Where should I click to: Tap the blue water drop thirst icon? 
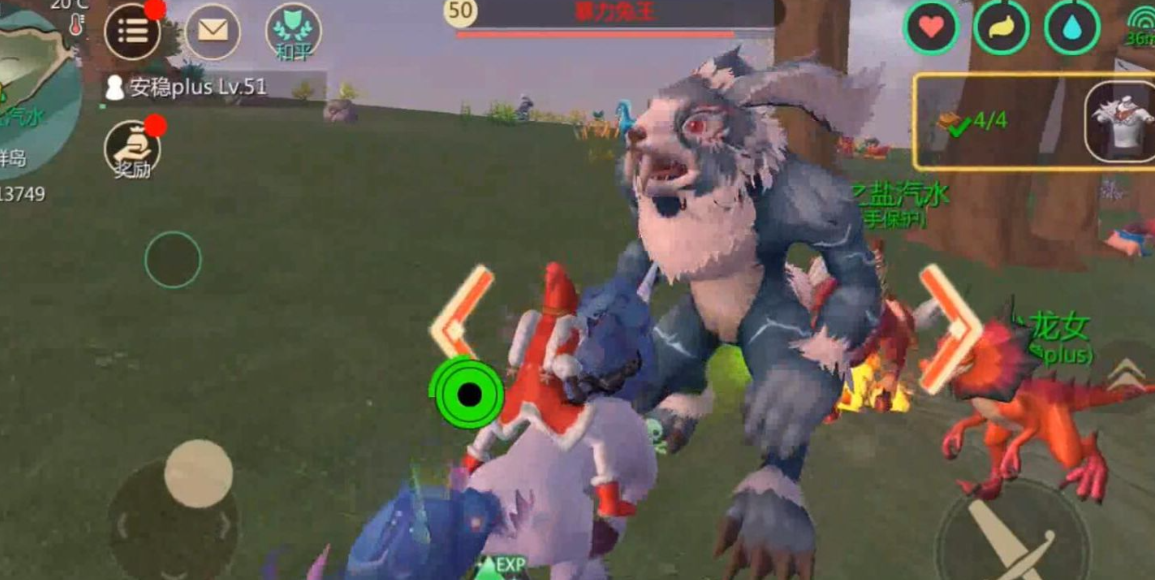[x=1072, y=27]
